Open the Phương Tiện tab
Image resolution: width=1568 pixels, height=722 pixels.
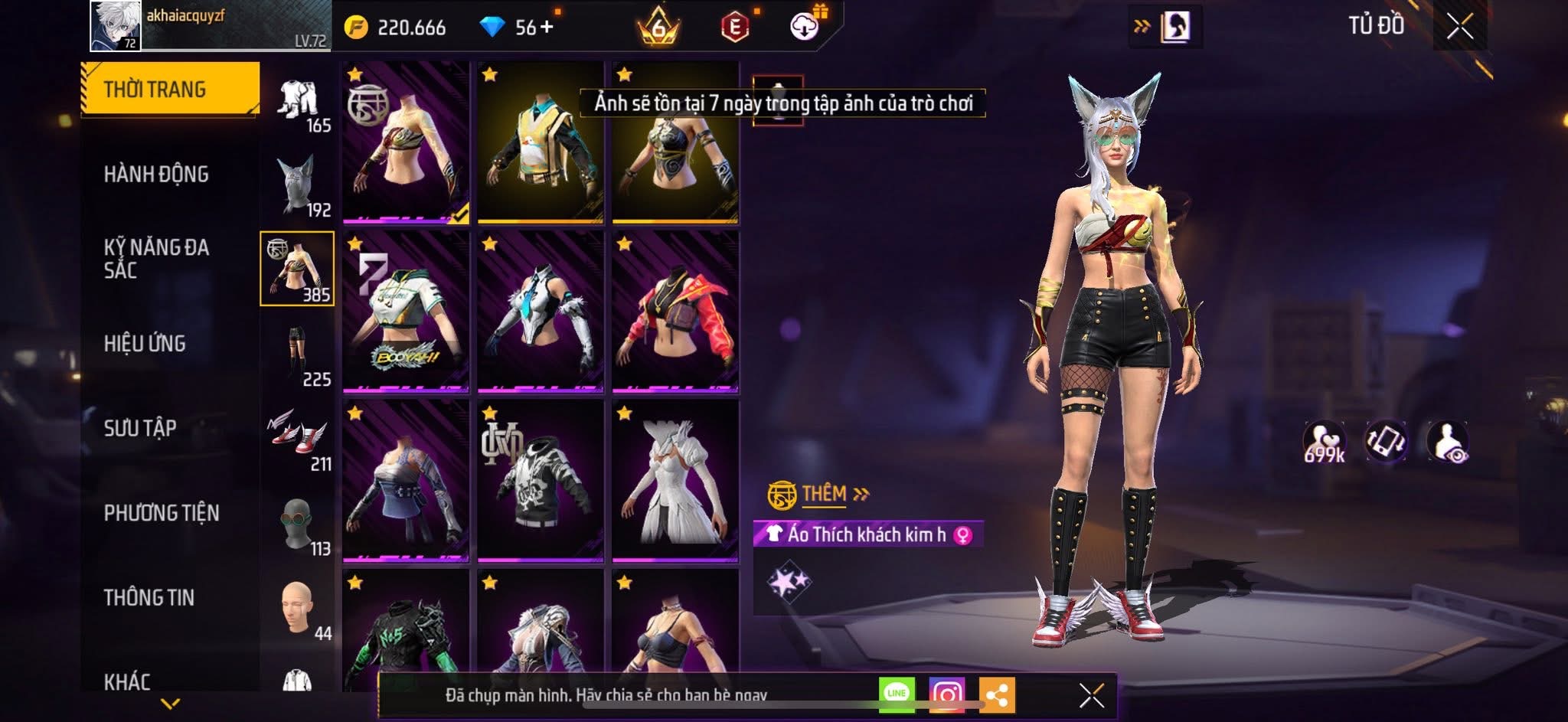(x=162, y=512)
